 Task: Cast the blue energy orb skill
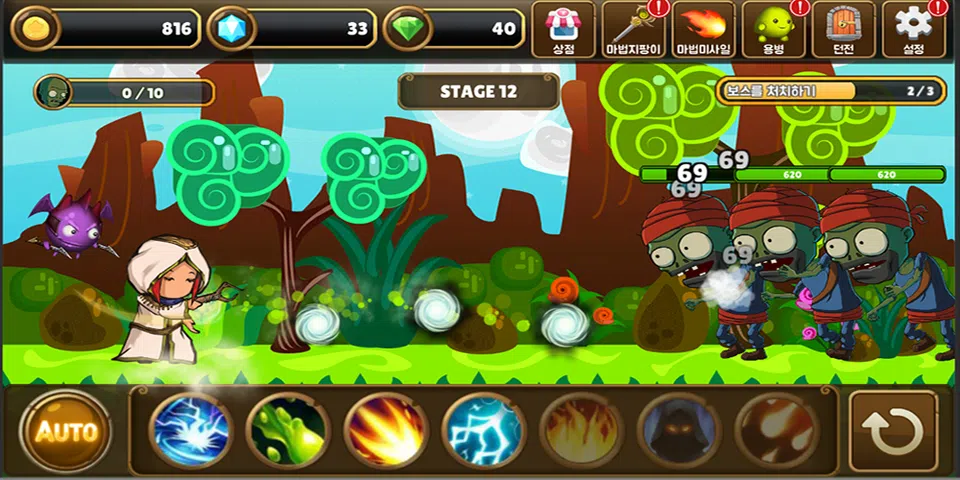pyautogui.click(x=191, y=431)
